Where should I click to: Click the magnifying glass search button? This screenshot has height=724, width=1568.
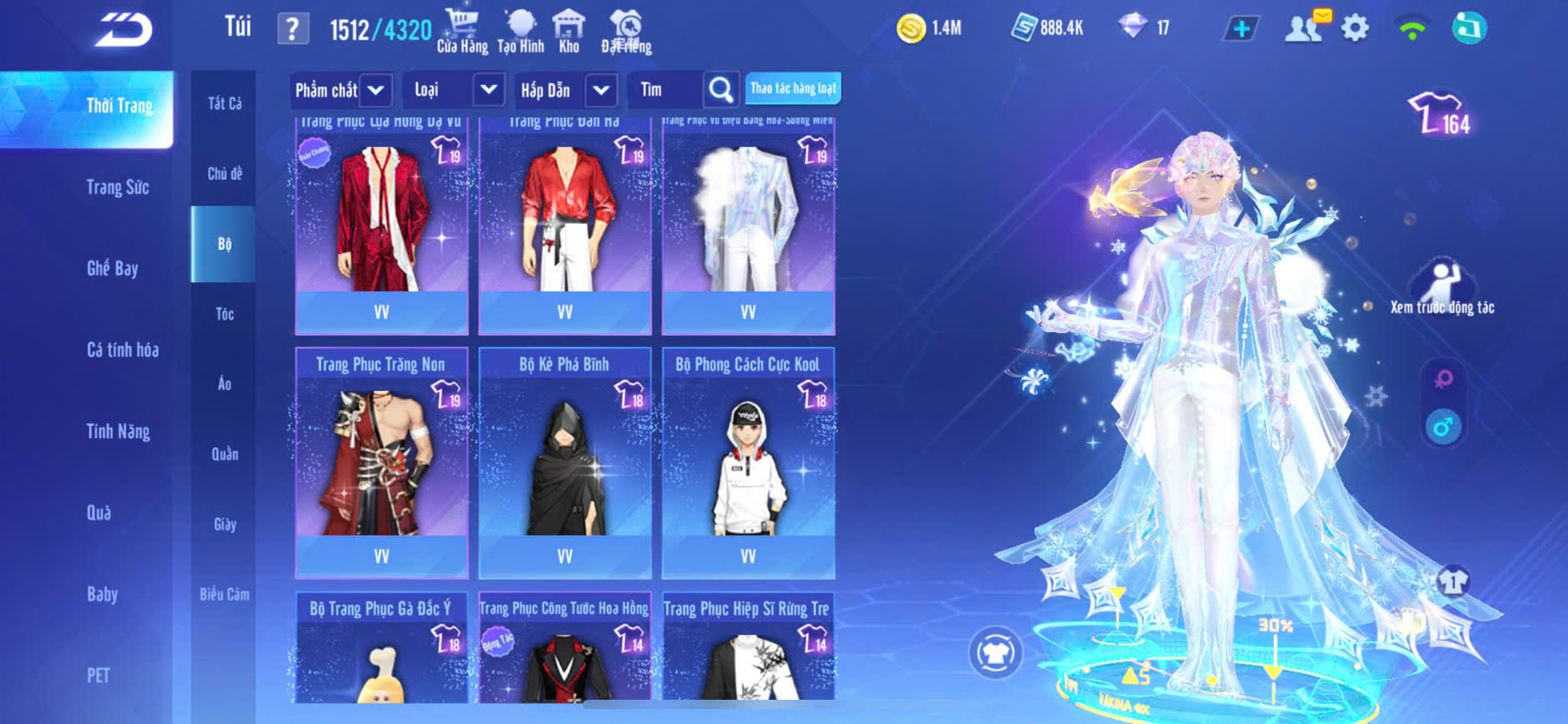pyautogui.click(x=721, y=89)
